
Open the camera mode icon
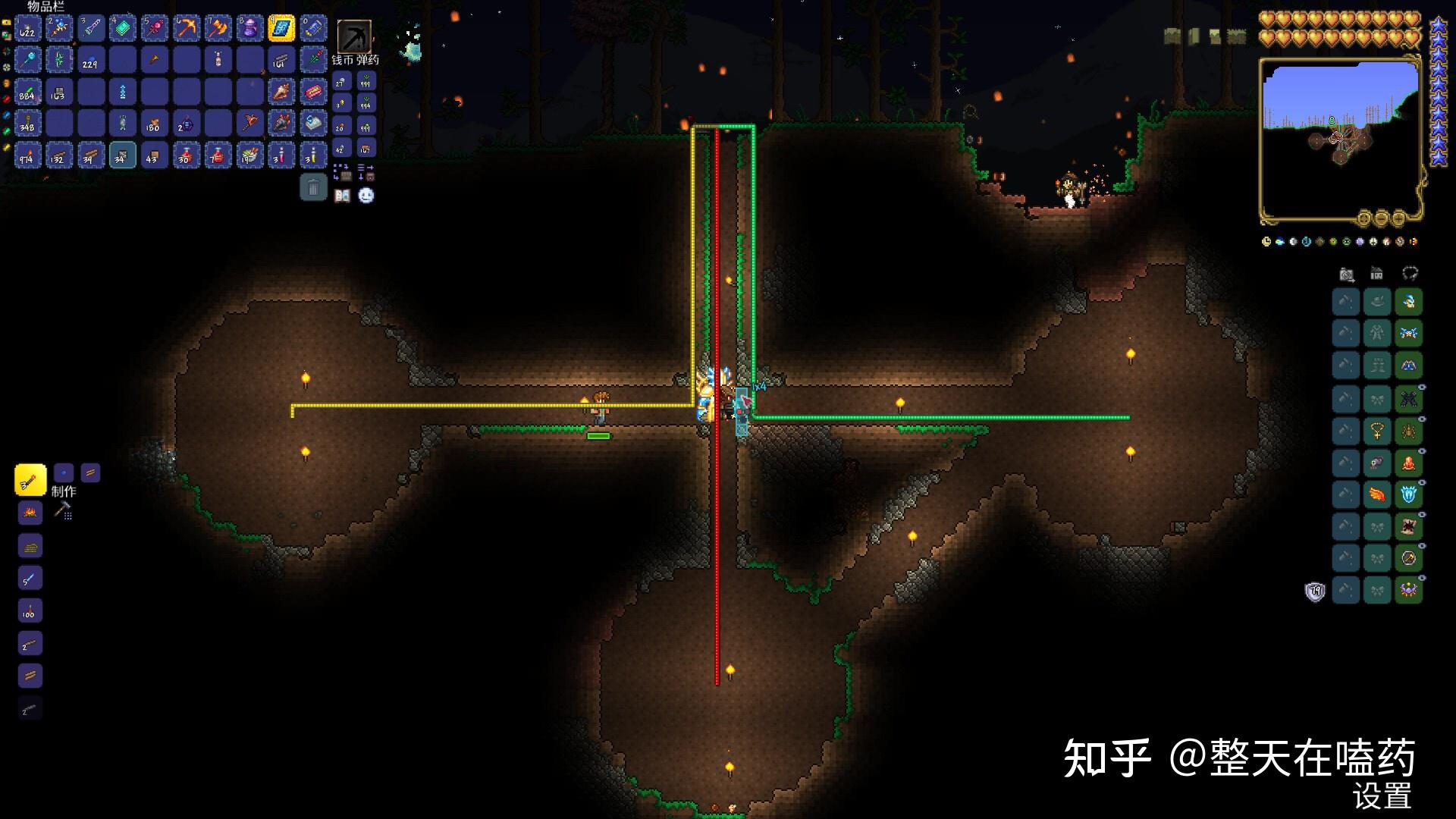tap(1347, 274)
